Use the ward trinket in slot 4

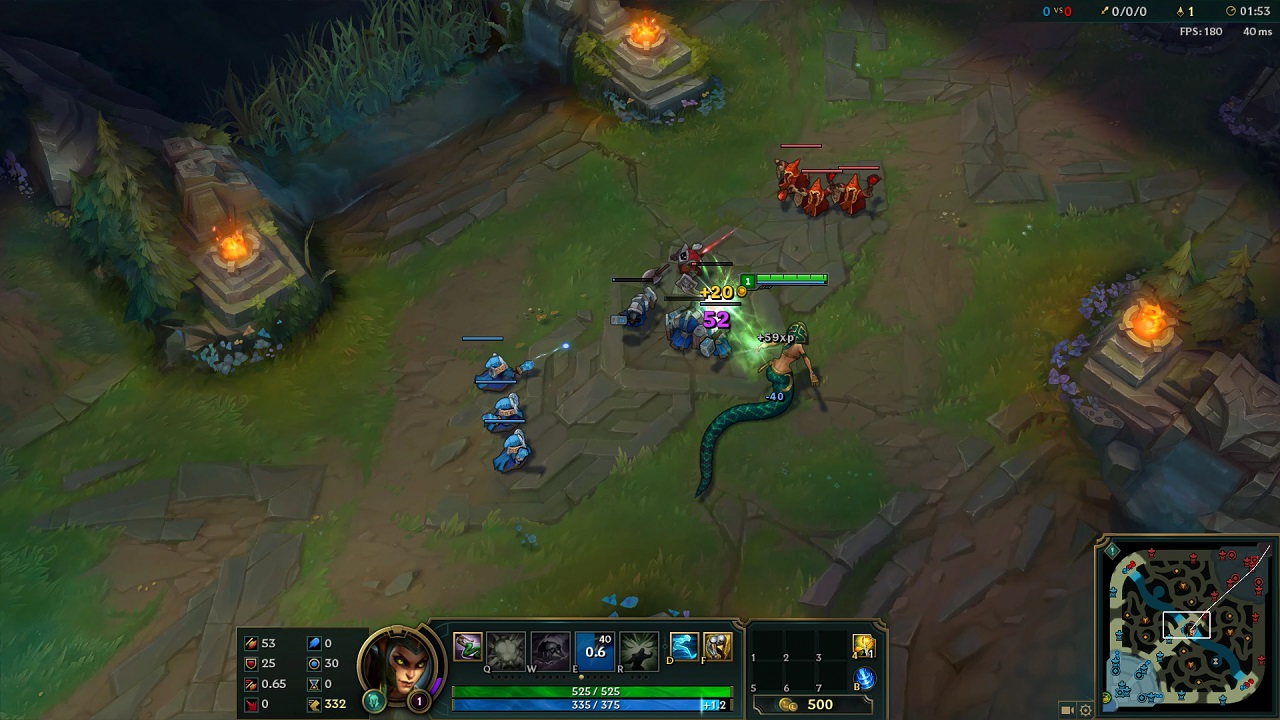click(x=863, y=644)
